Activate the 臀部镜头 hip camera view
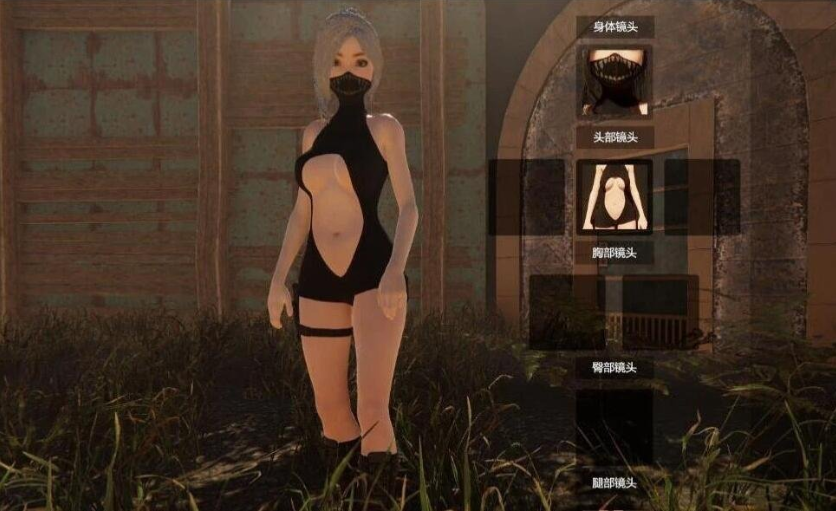This screenshot has width=836, height=511. pos(614,367)
